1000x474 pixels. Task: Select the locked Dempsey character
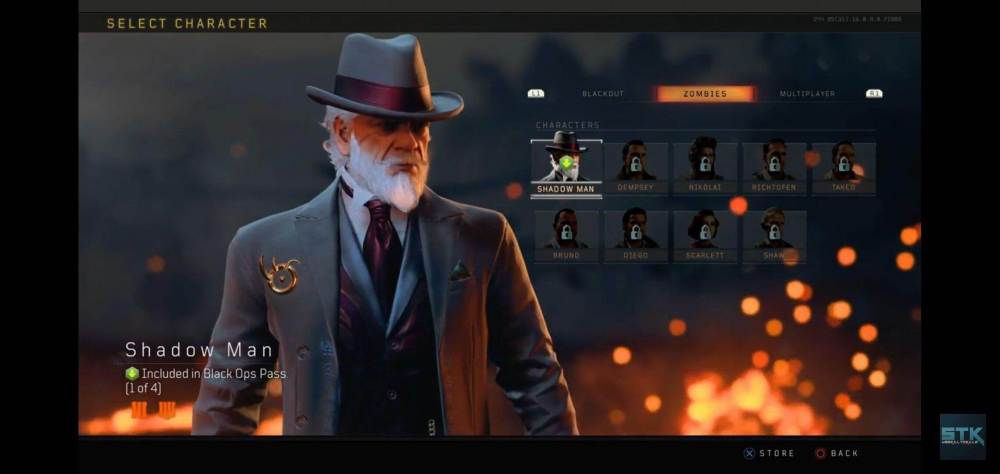635,164
